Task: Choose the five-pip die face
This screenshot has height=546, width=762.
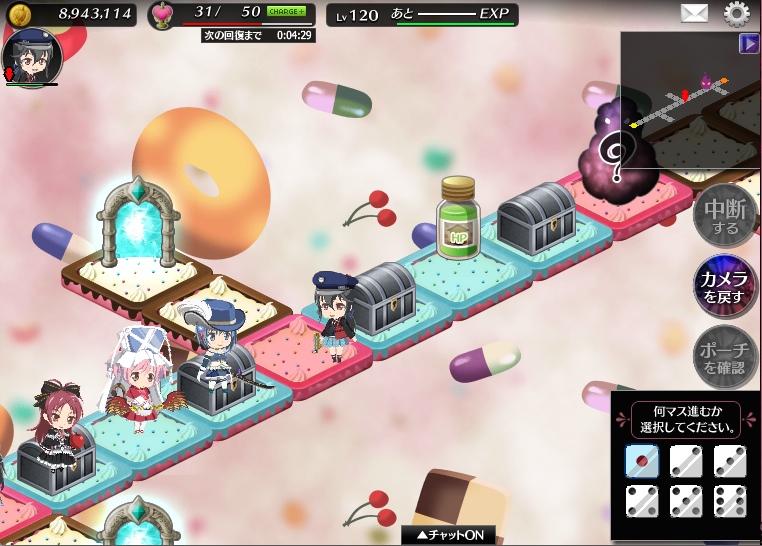Action: [x=686, y=501]
